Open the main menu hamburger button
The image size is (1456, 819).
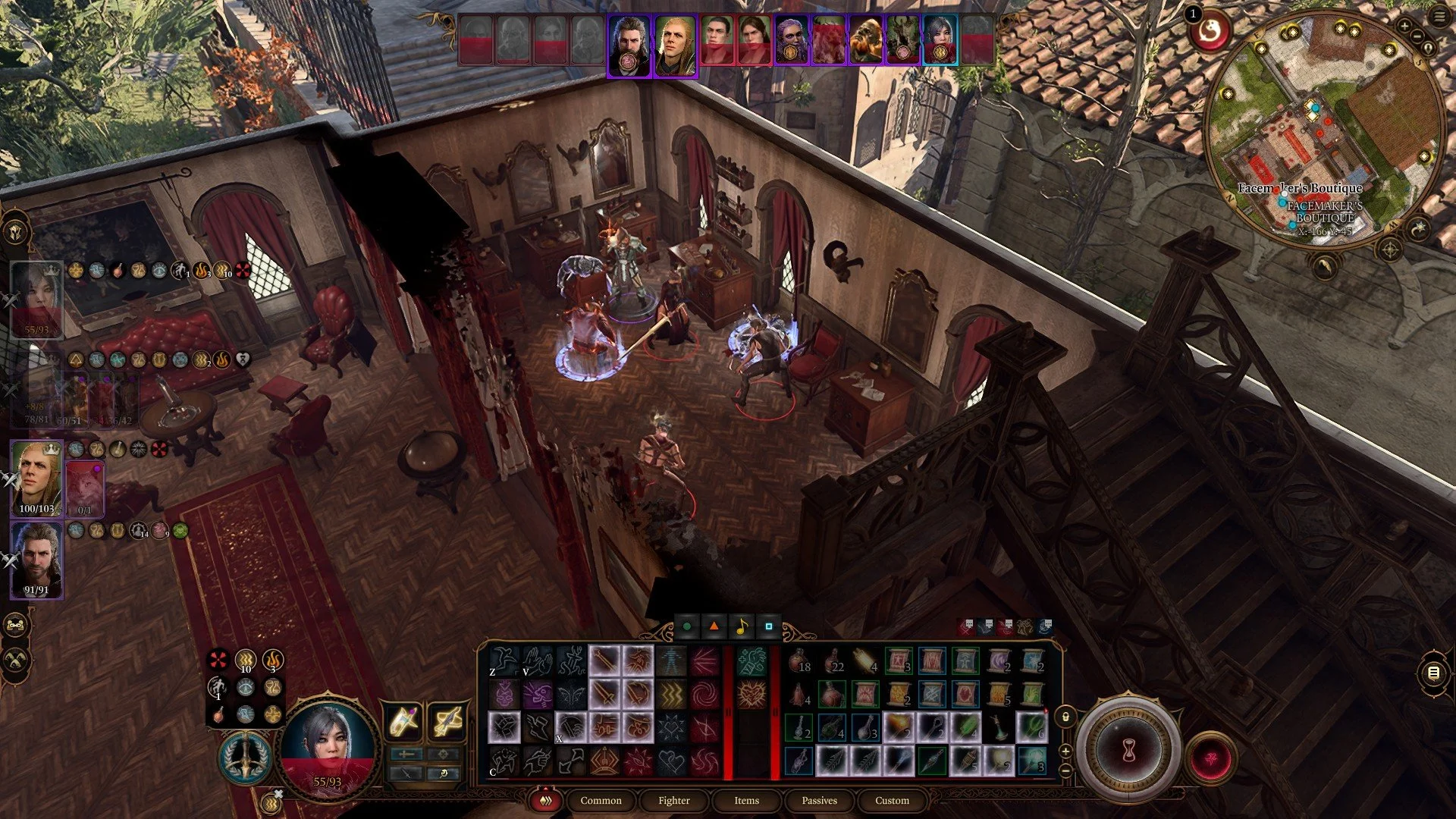click(x=1439, y=17)
